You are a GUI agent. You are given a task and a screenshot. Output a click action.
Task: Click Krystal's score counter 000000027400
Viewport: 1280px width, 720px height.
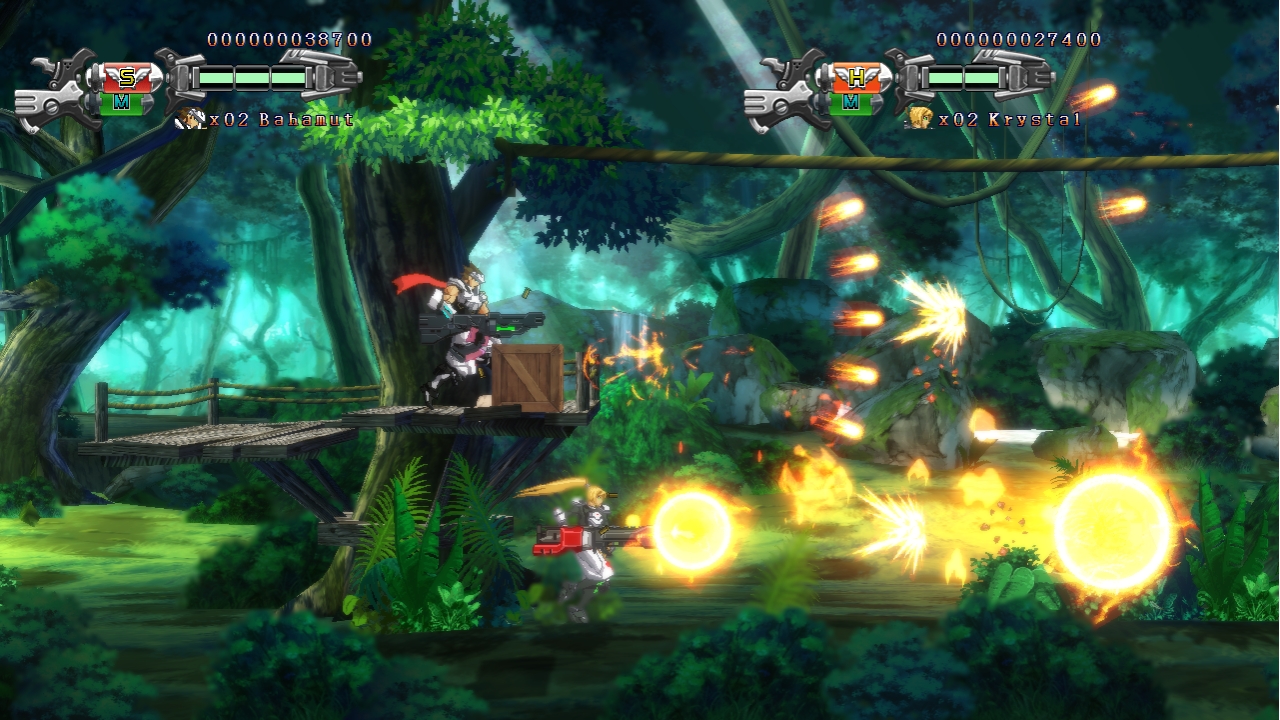1017,41
